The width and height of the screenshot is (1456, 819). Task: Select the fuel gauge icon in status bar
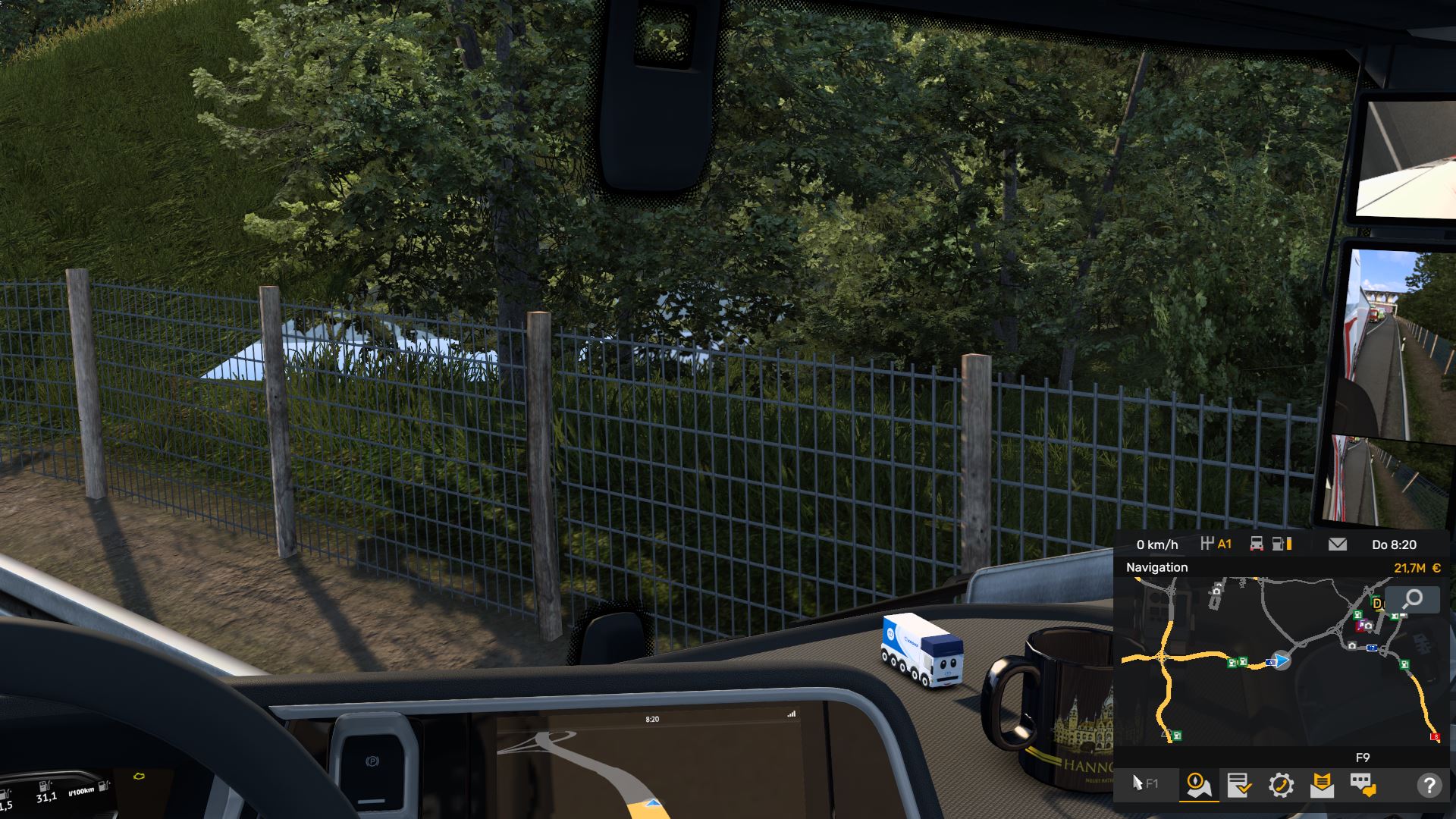[x=1279, y=544]
